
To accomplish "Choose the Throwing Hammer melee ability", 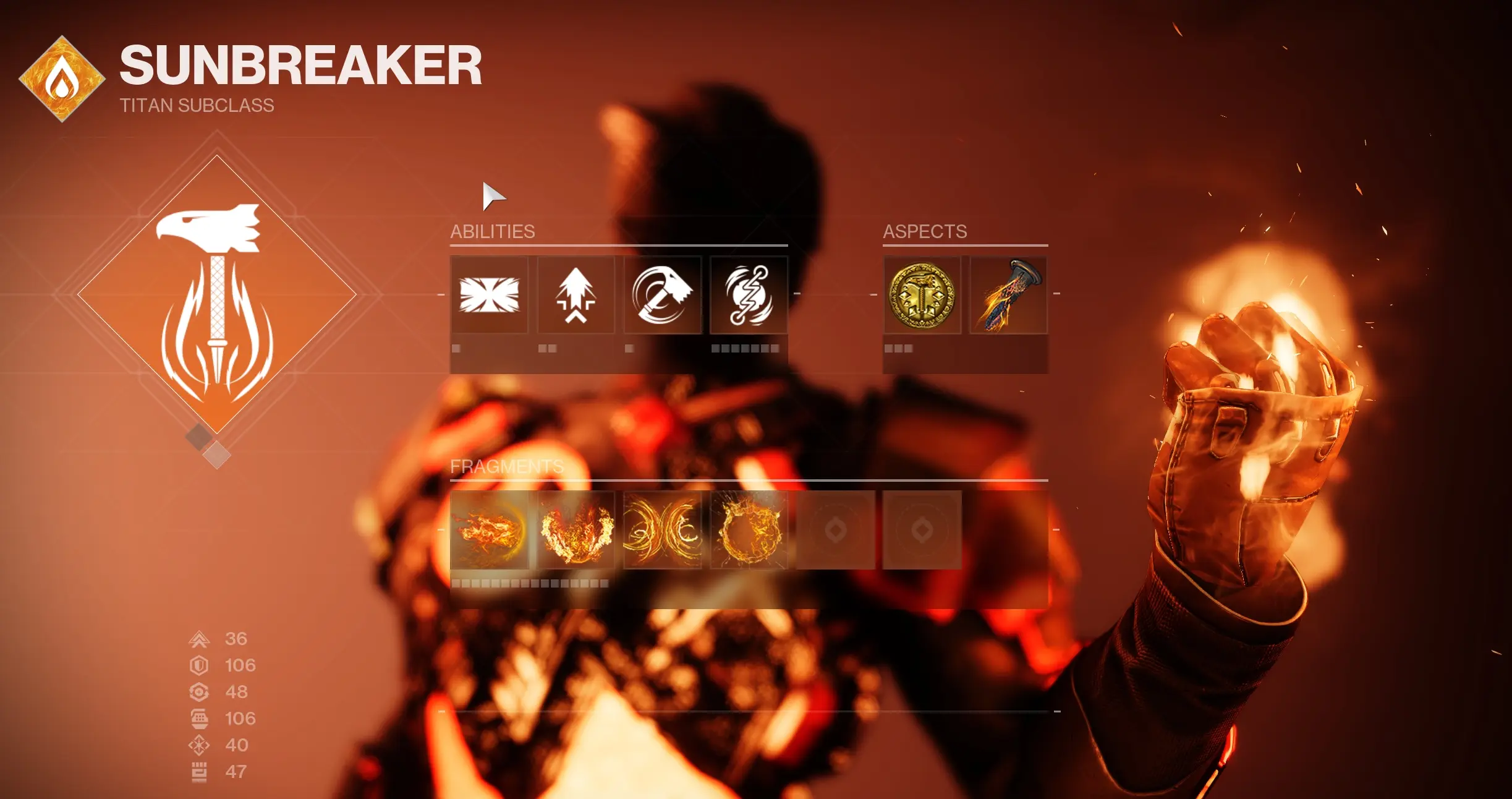I will 662,296.
